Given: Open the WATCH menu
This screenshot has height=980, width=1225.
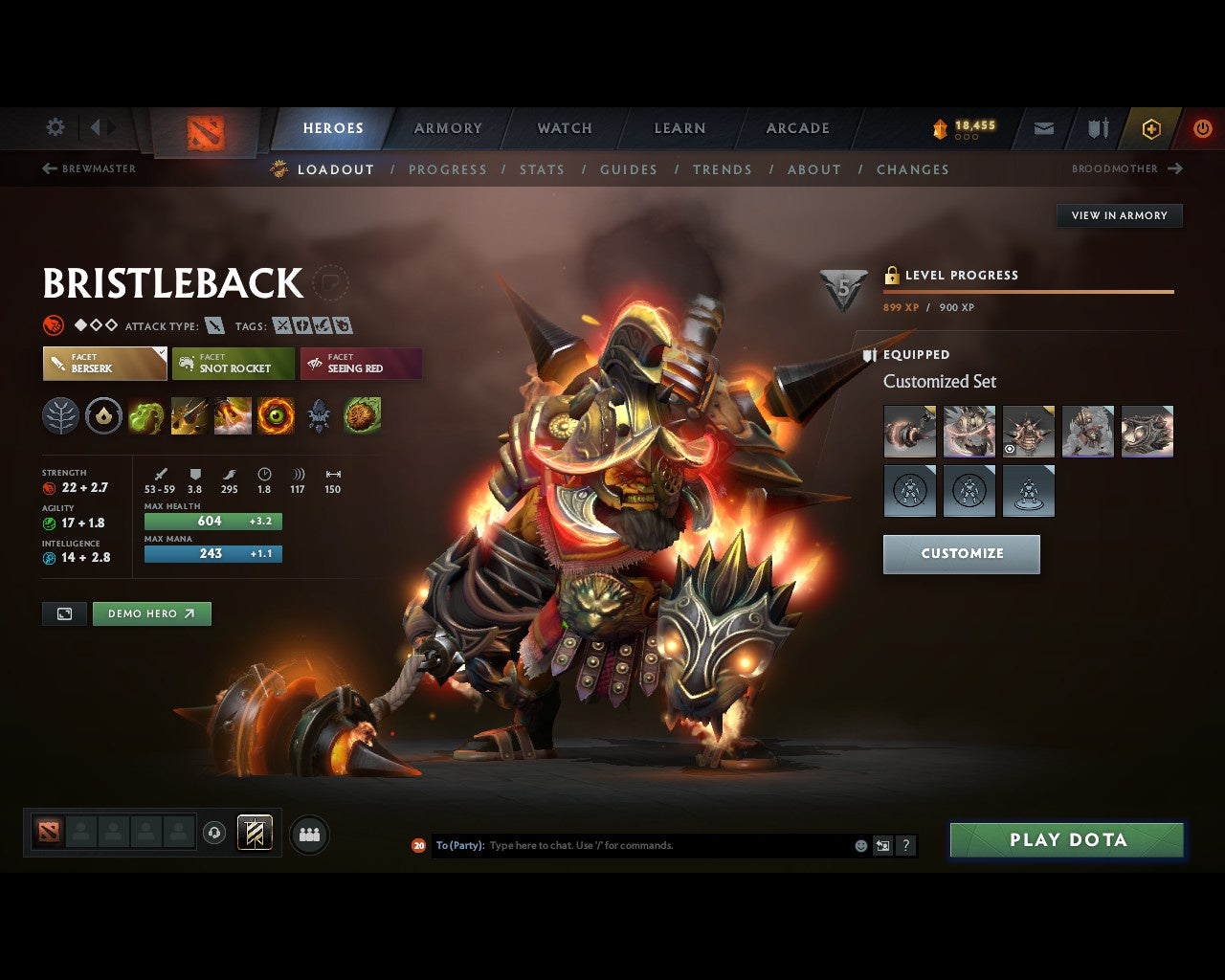Looking at the screenshot, I should 564,127.
